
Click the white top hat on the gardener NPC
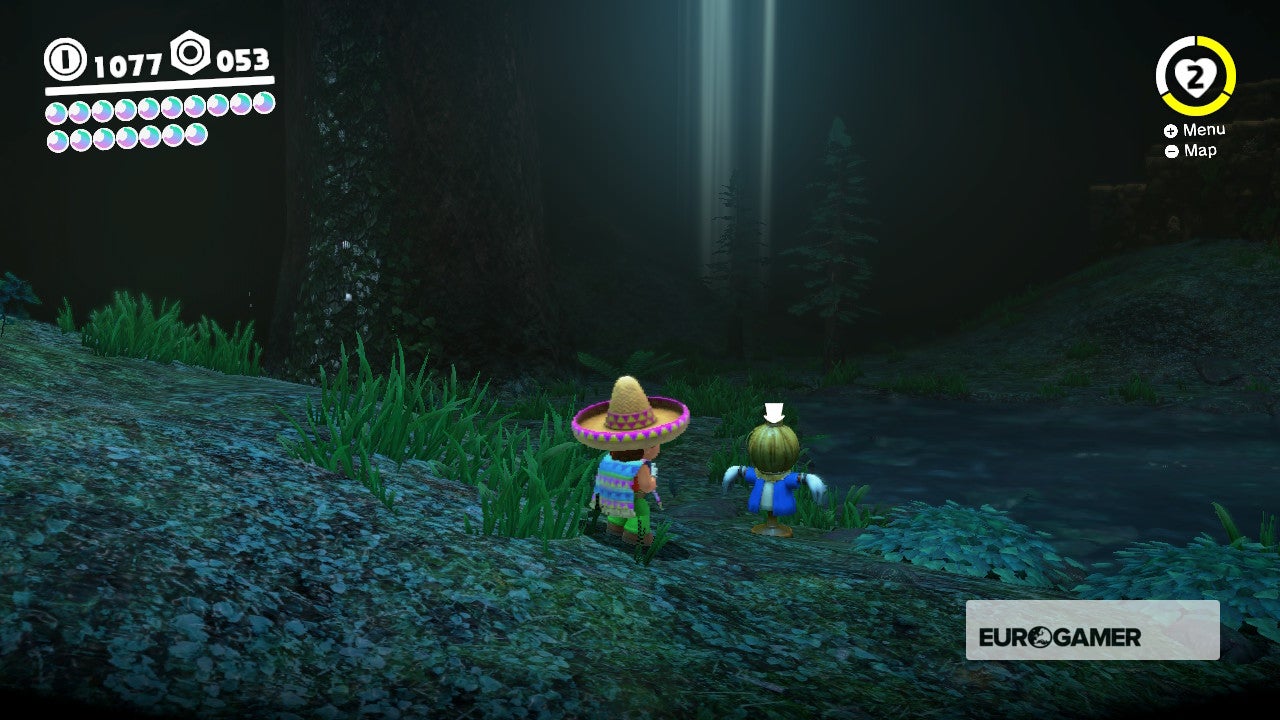click(773, 410)
